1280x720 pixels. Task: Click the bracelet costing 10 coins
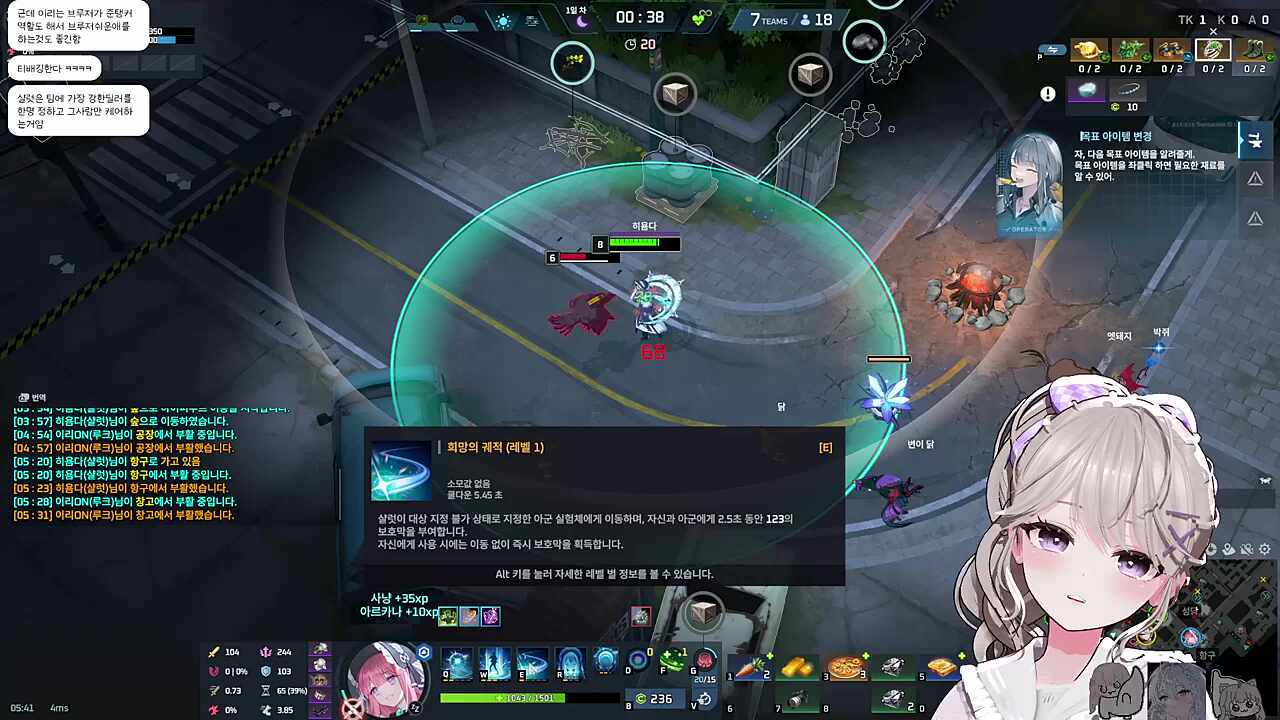pos(1128,90)
